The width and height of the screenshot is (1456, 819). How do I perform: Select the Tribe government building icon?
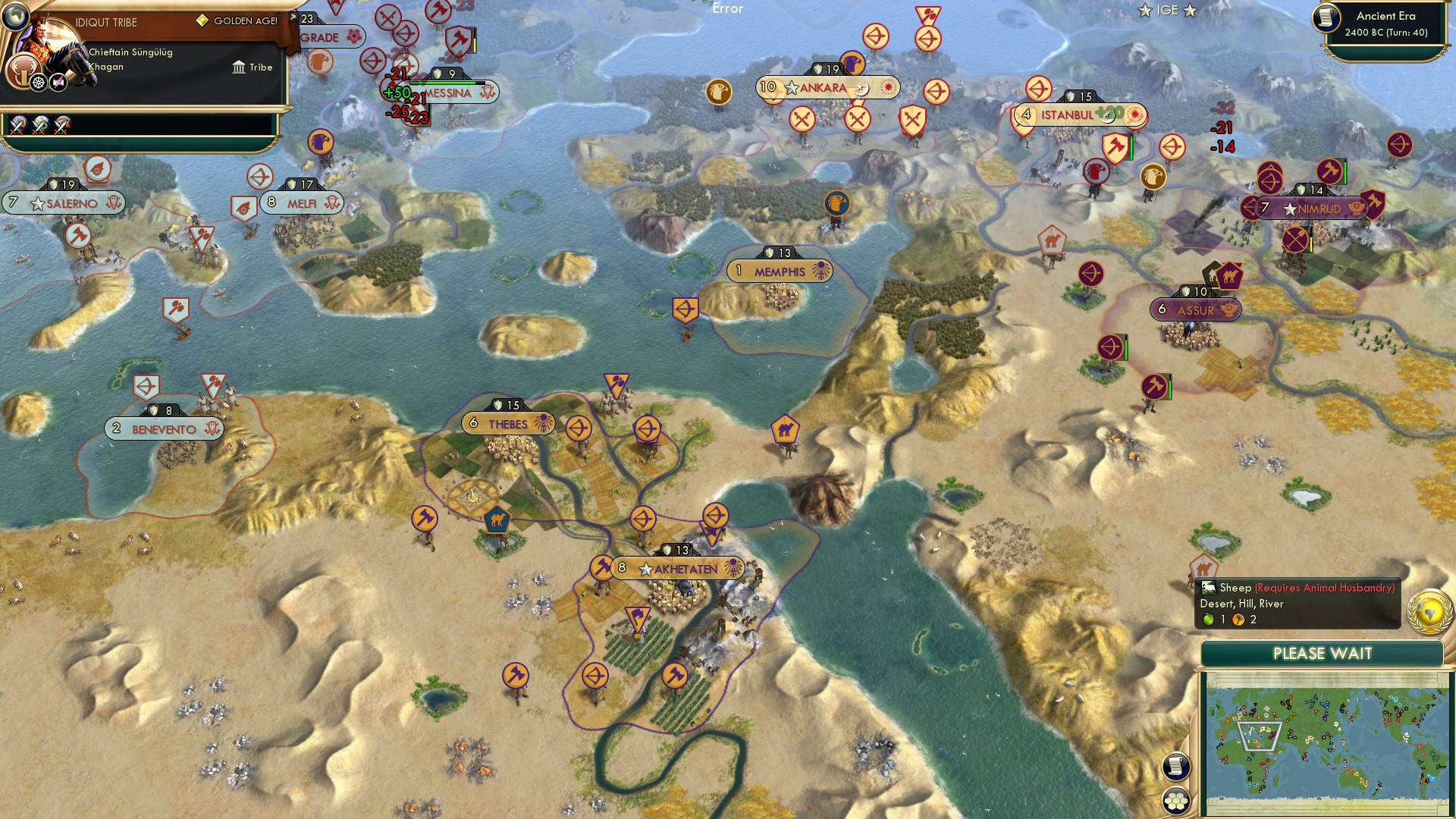click(x=238, y=67)
